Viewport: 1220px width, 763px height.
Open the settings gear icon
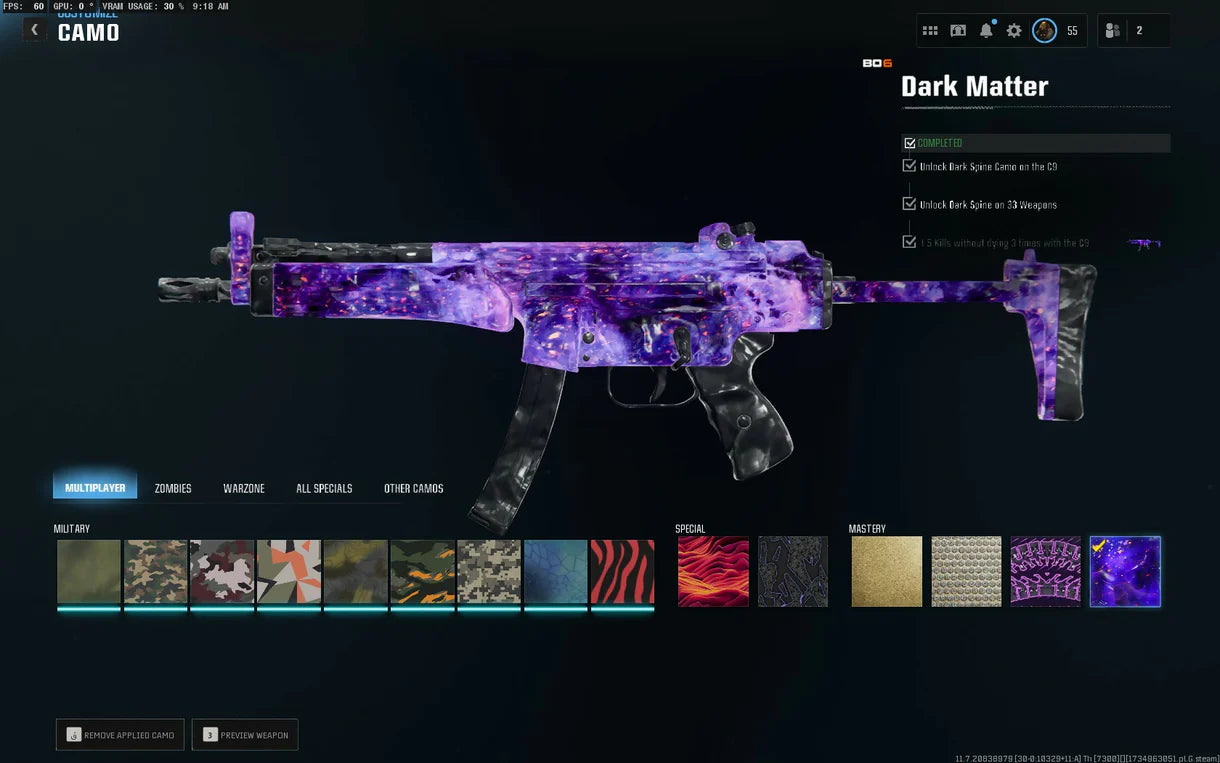[x=1014, y=31]
